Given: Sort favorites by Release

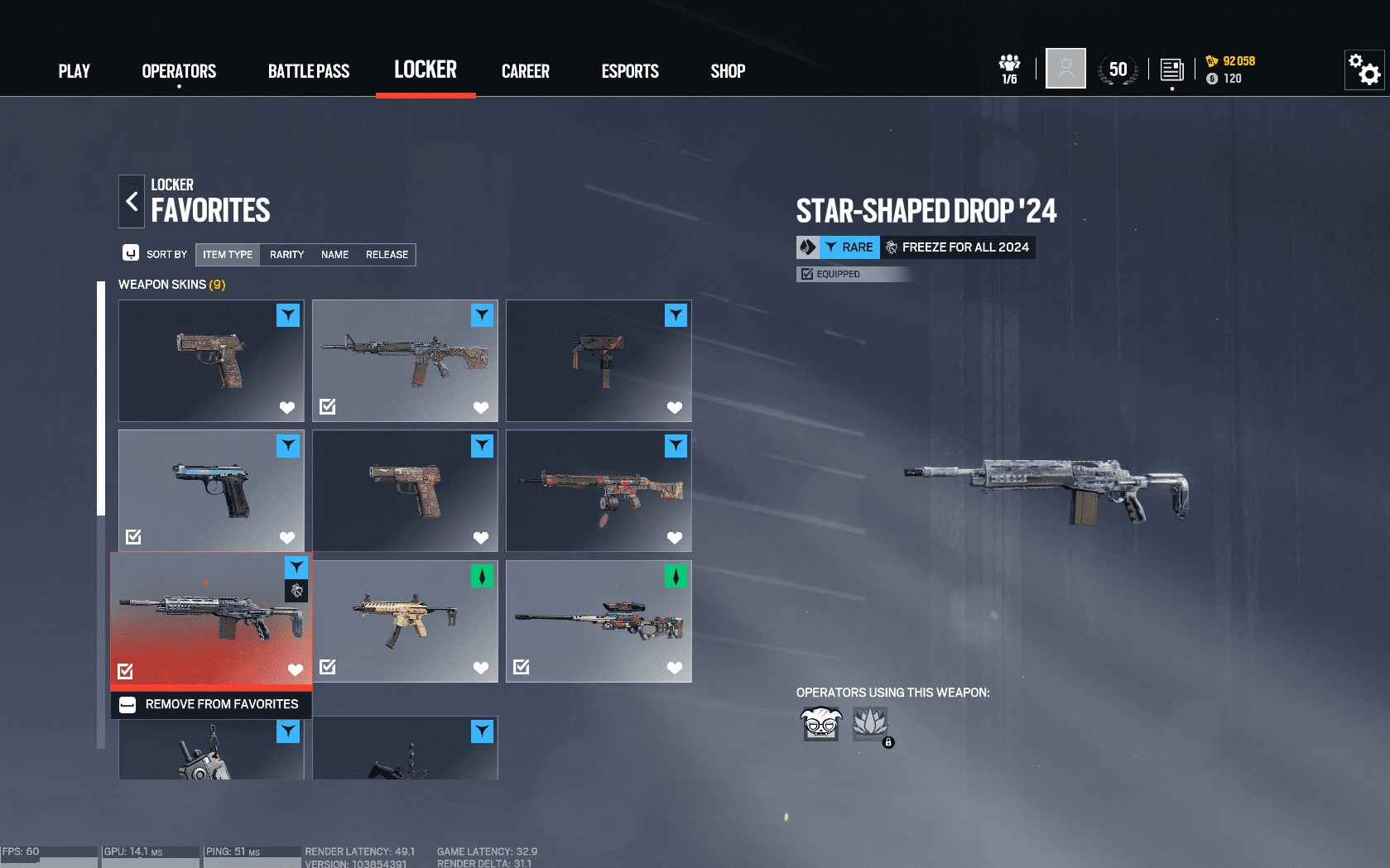Looking at the screenshot, I should coord(387,255).
